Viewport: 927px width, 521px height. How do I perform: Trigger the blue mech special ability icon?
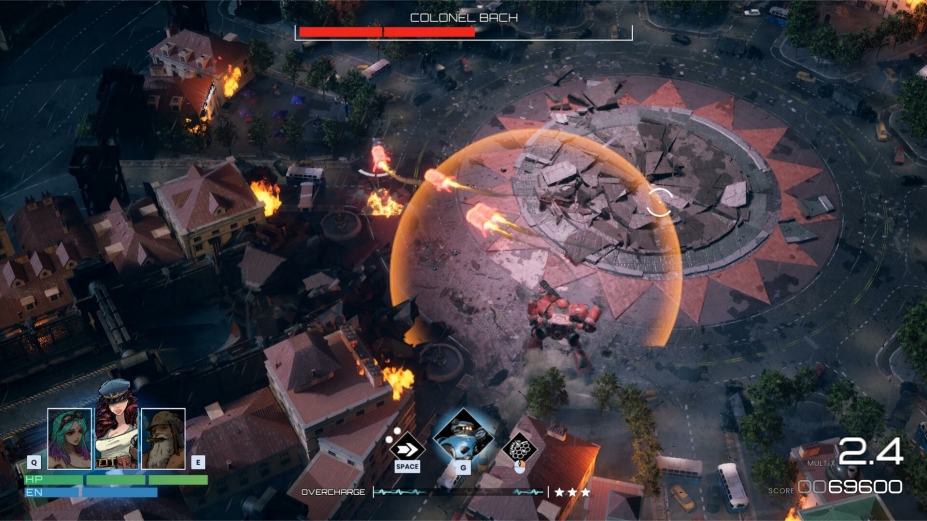pyautogui.click(x=463, y=437)
